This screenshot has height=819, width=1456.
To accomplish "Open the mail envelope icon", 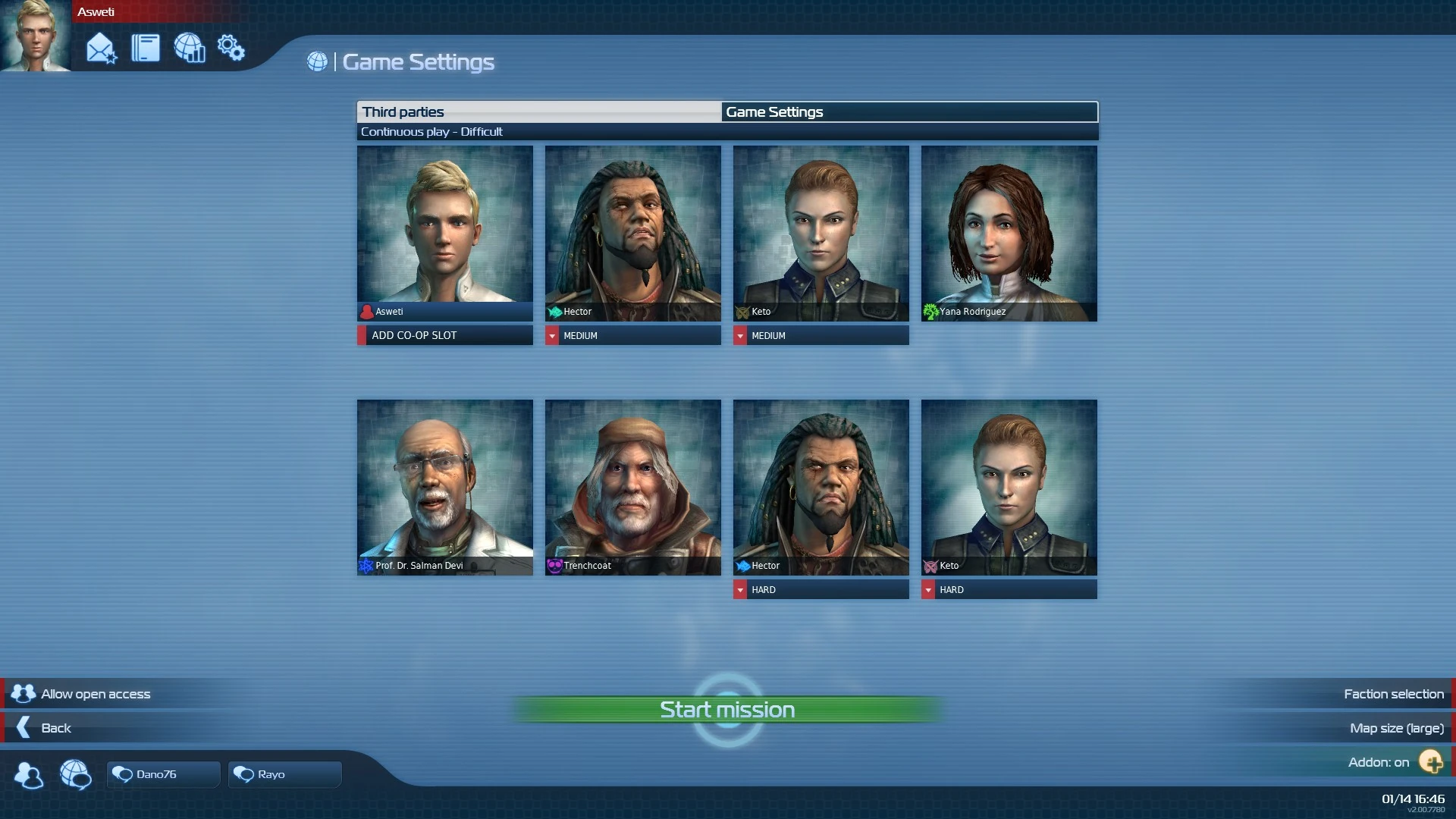I will pos(101,49).
